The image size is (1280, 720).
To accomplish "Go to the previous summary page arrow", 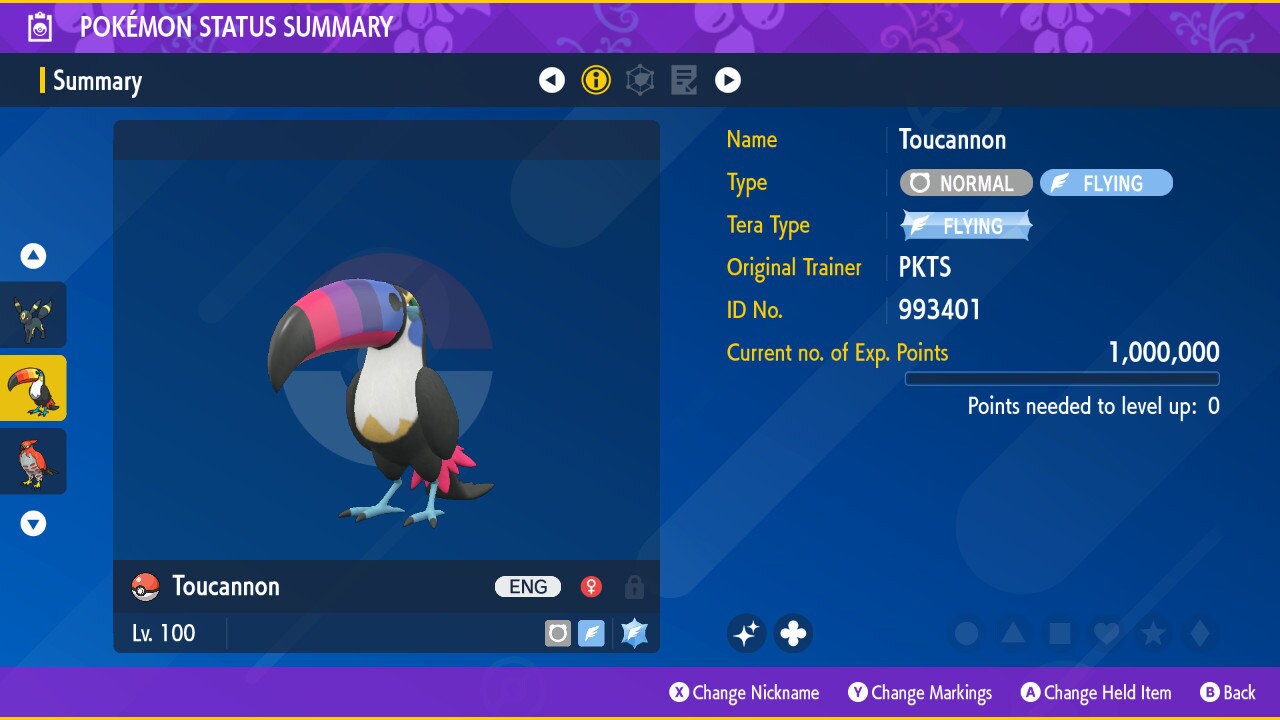I will tap(552, 80).
